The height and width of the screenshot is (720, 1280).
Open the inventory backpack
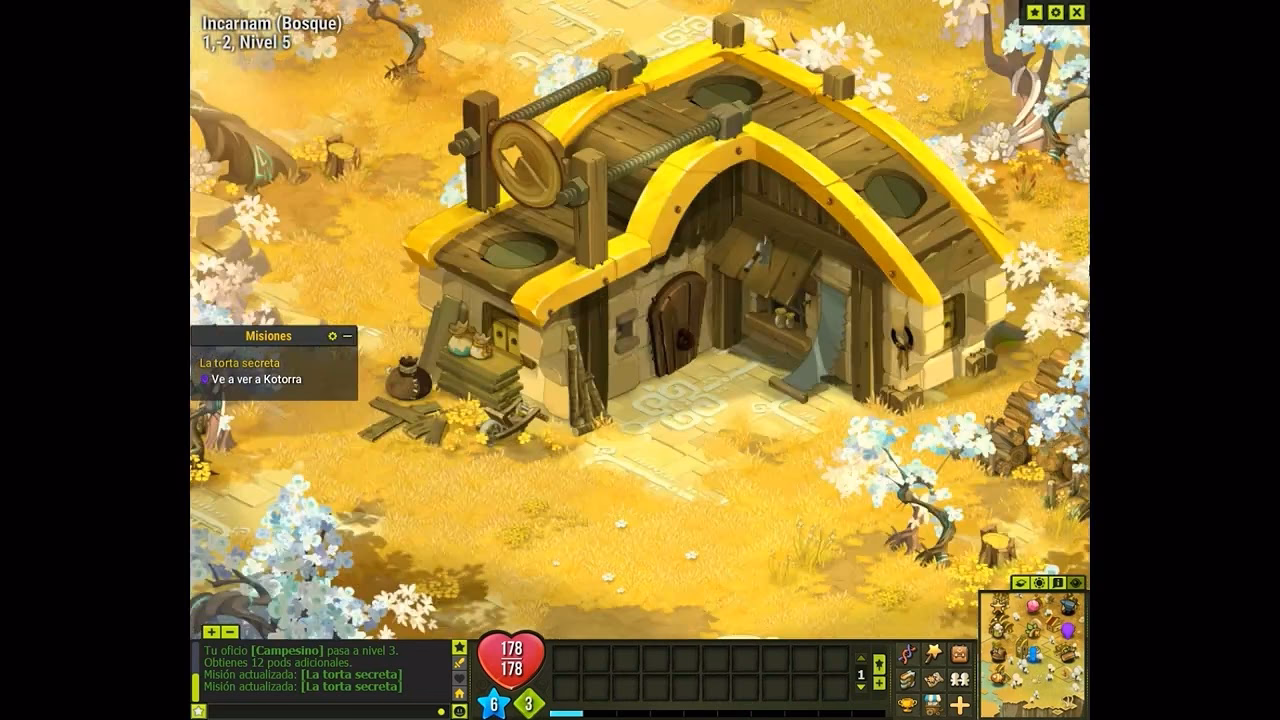point(959,654)
